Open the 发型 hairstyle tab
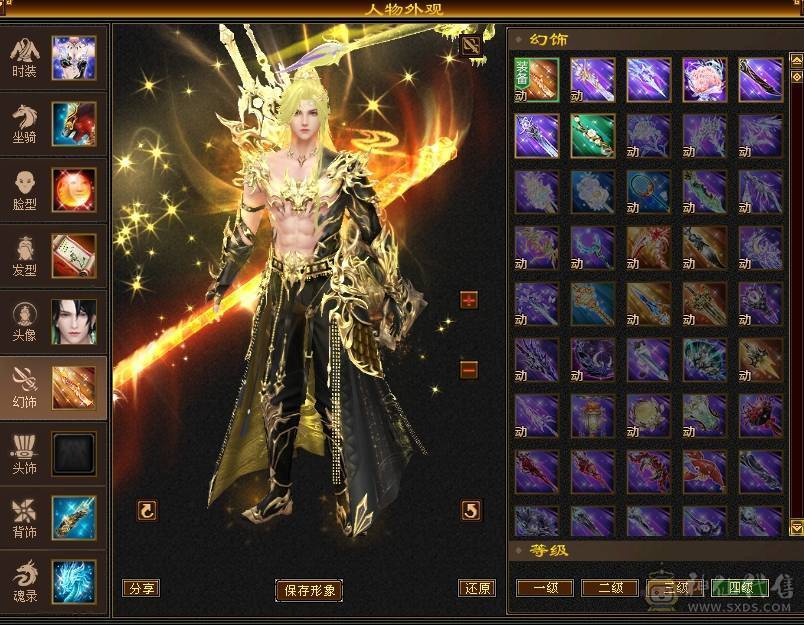This screenshot has height=625, width=804. 53,256
